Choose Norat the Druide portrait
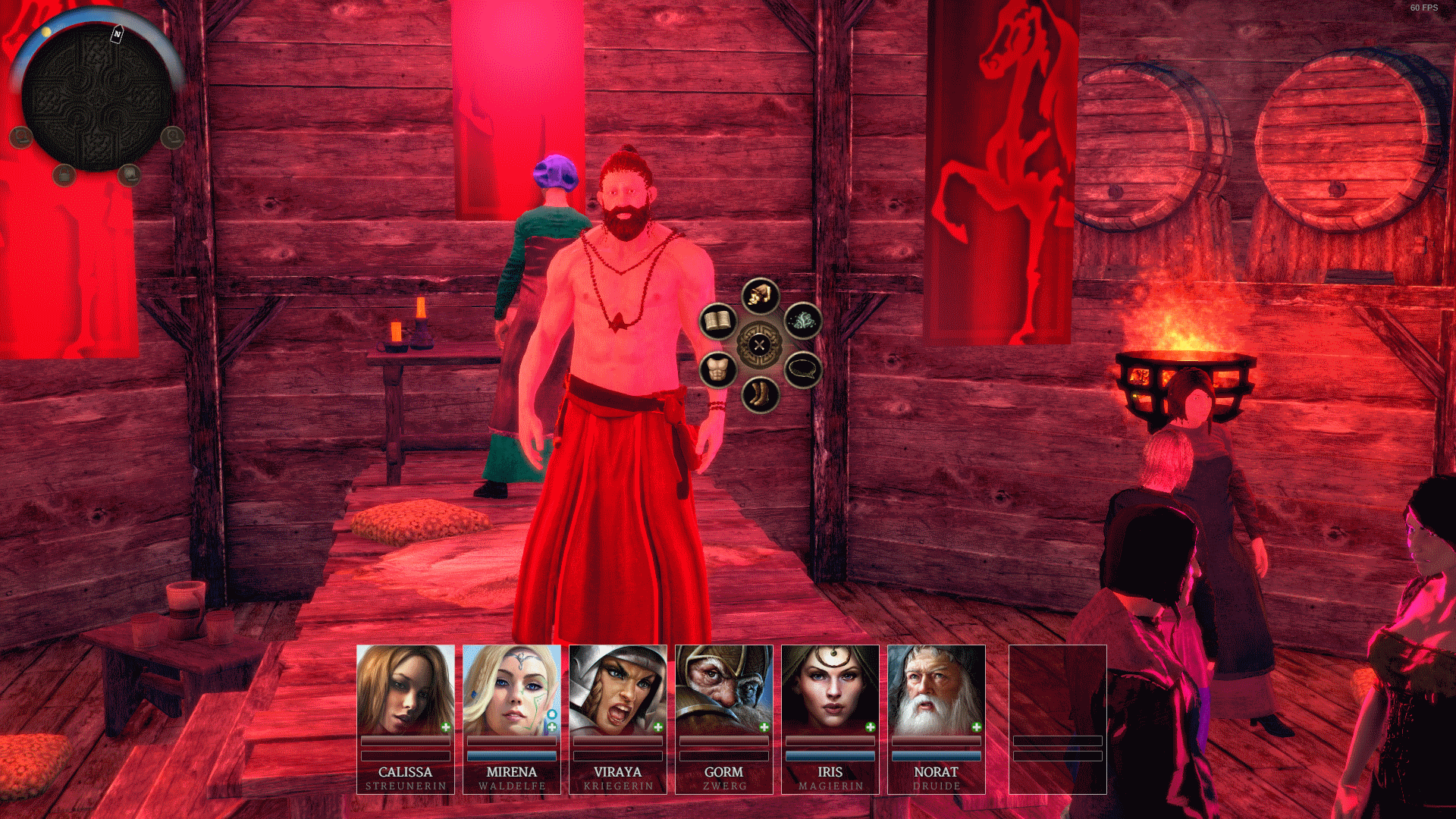Screen dimensions: 1456x819 tap(937, 690)
